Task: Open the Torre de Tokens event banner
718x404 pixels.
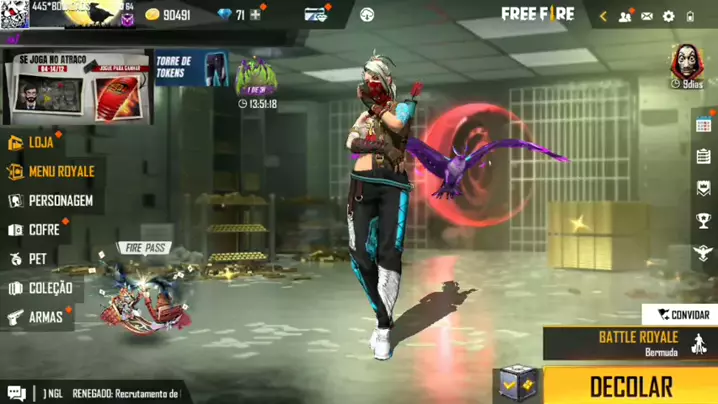Action: [x=190, y=70]
